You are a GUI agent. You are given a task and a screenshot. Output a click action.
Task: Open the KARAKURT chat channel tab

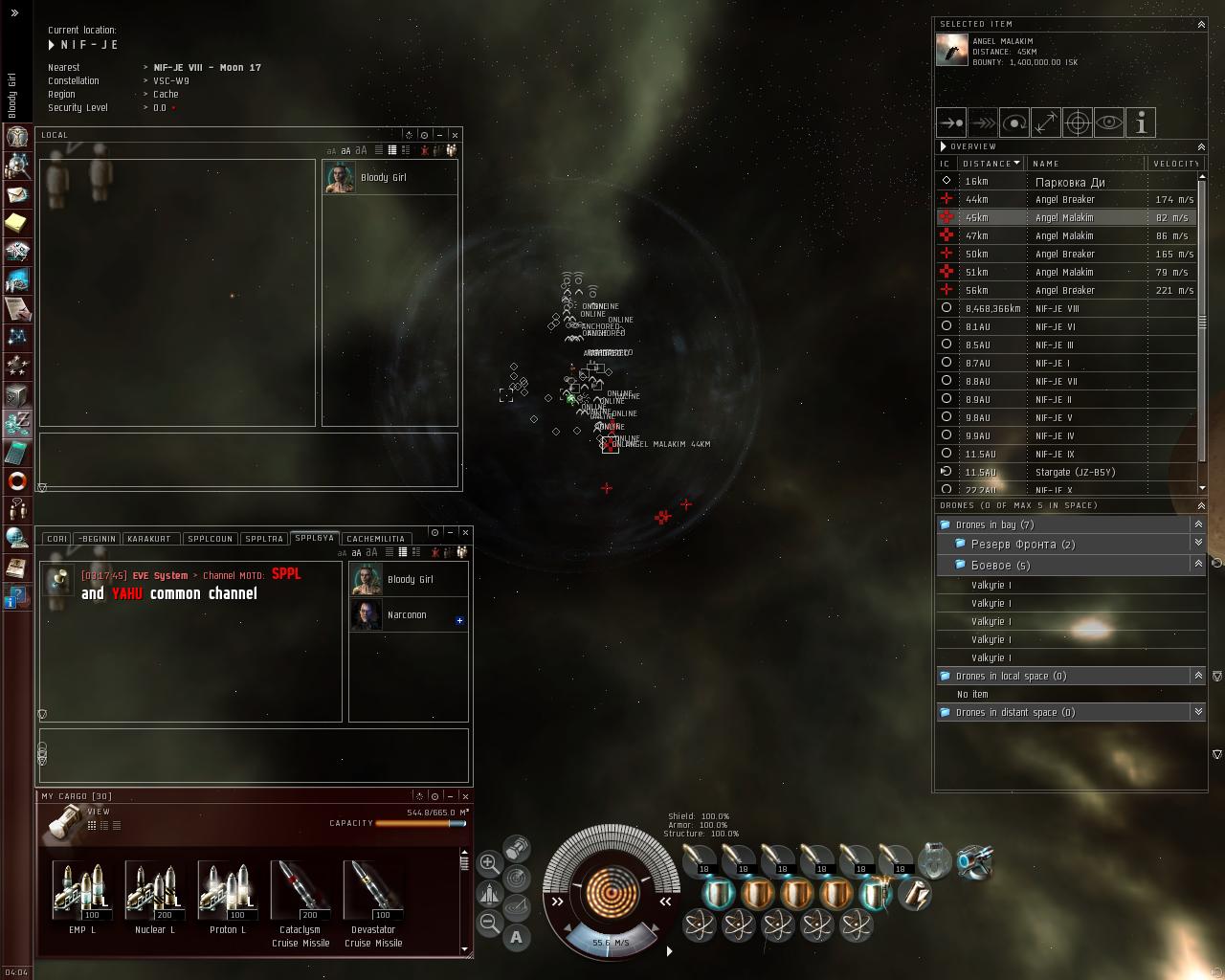coord(148,539)
